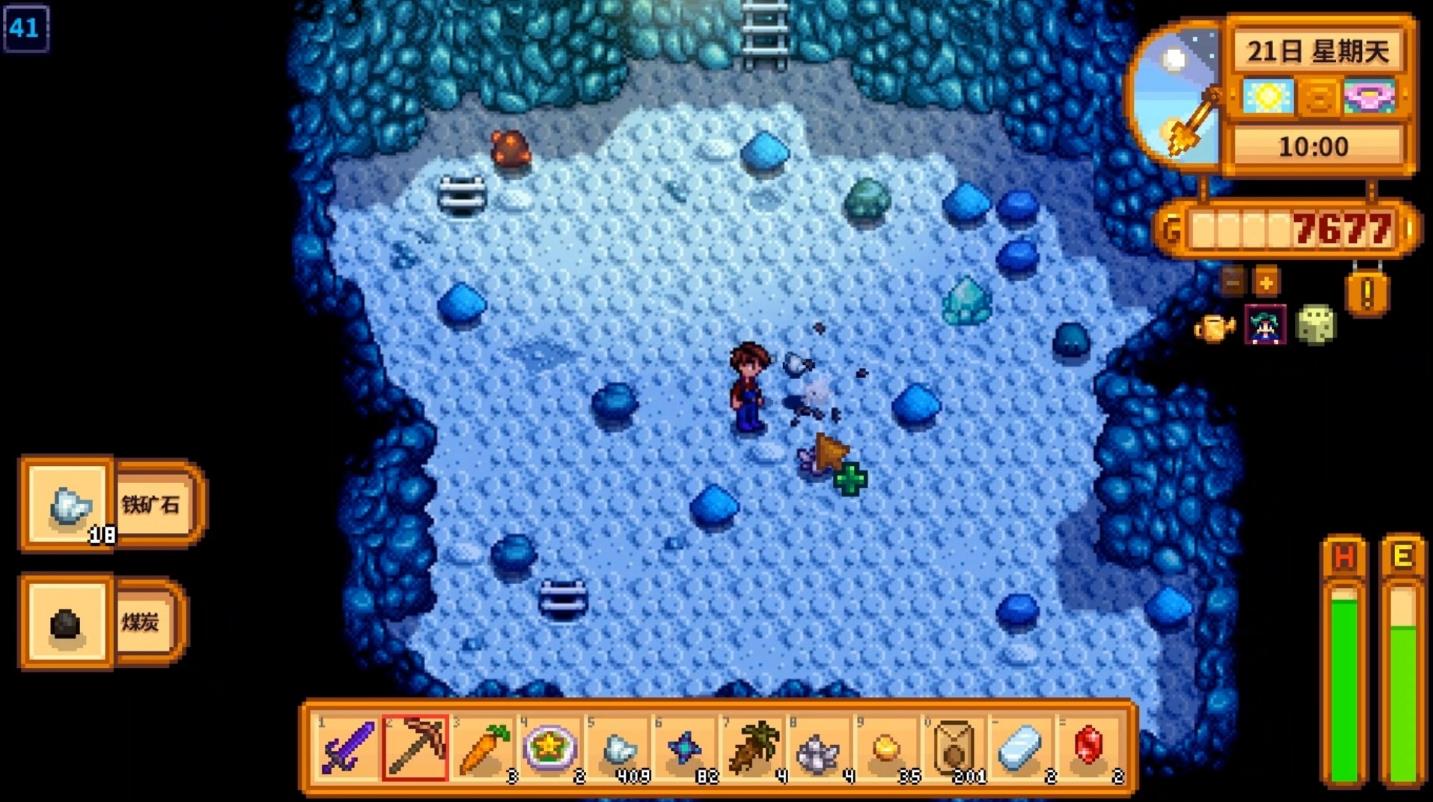Choose the carrot hotbar slot

click(483, 748)
